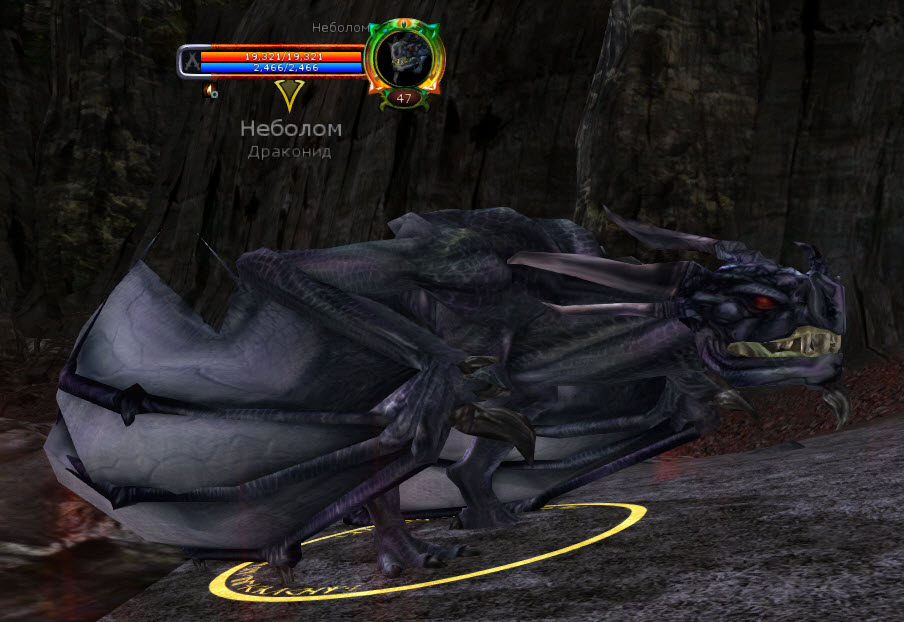This screenshot has width=904, height=622.
Task: Click the Неболом target portrait
Action: pyautogui.click(x=403, y=57)
